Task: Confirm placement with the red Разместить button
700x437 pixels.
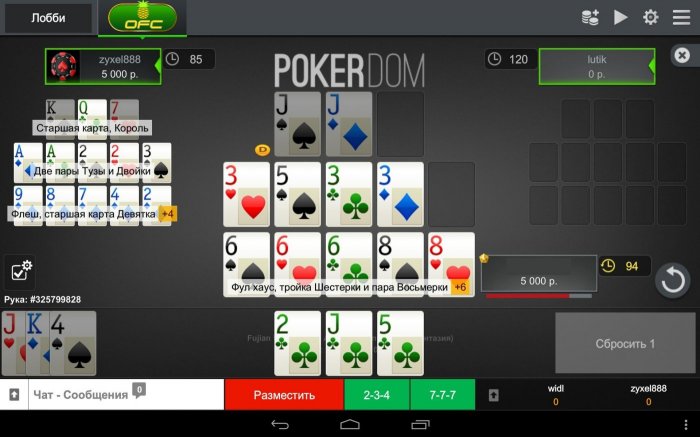Action: tap(284, 395)
